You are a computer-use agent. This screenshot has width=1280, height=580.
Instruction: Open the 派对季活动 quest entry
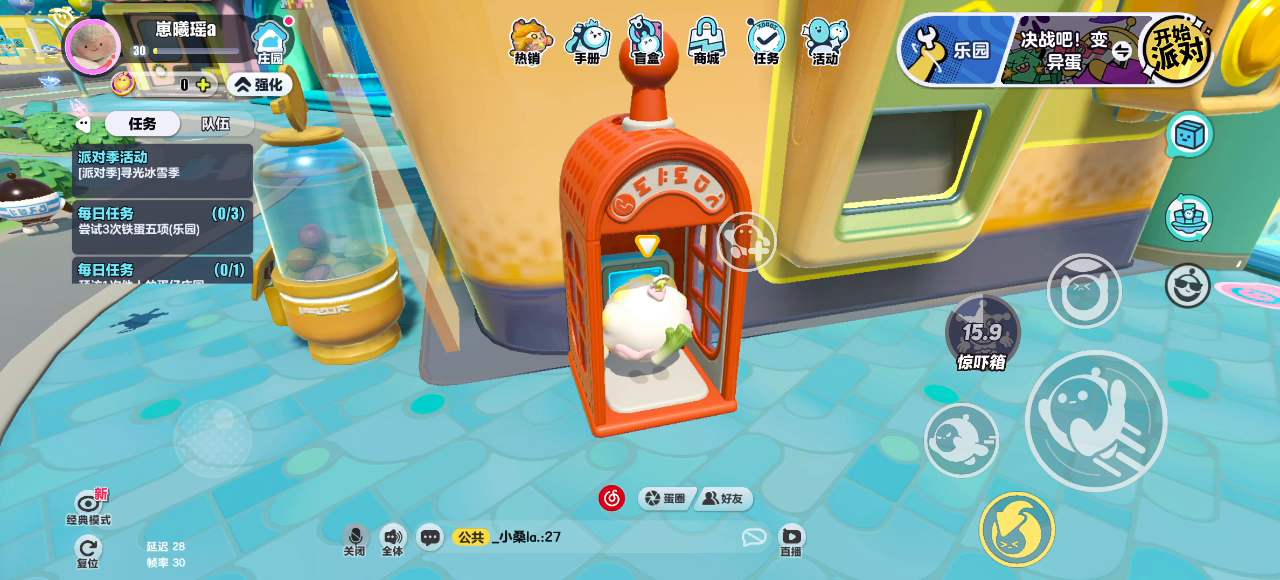162,165
